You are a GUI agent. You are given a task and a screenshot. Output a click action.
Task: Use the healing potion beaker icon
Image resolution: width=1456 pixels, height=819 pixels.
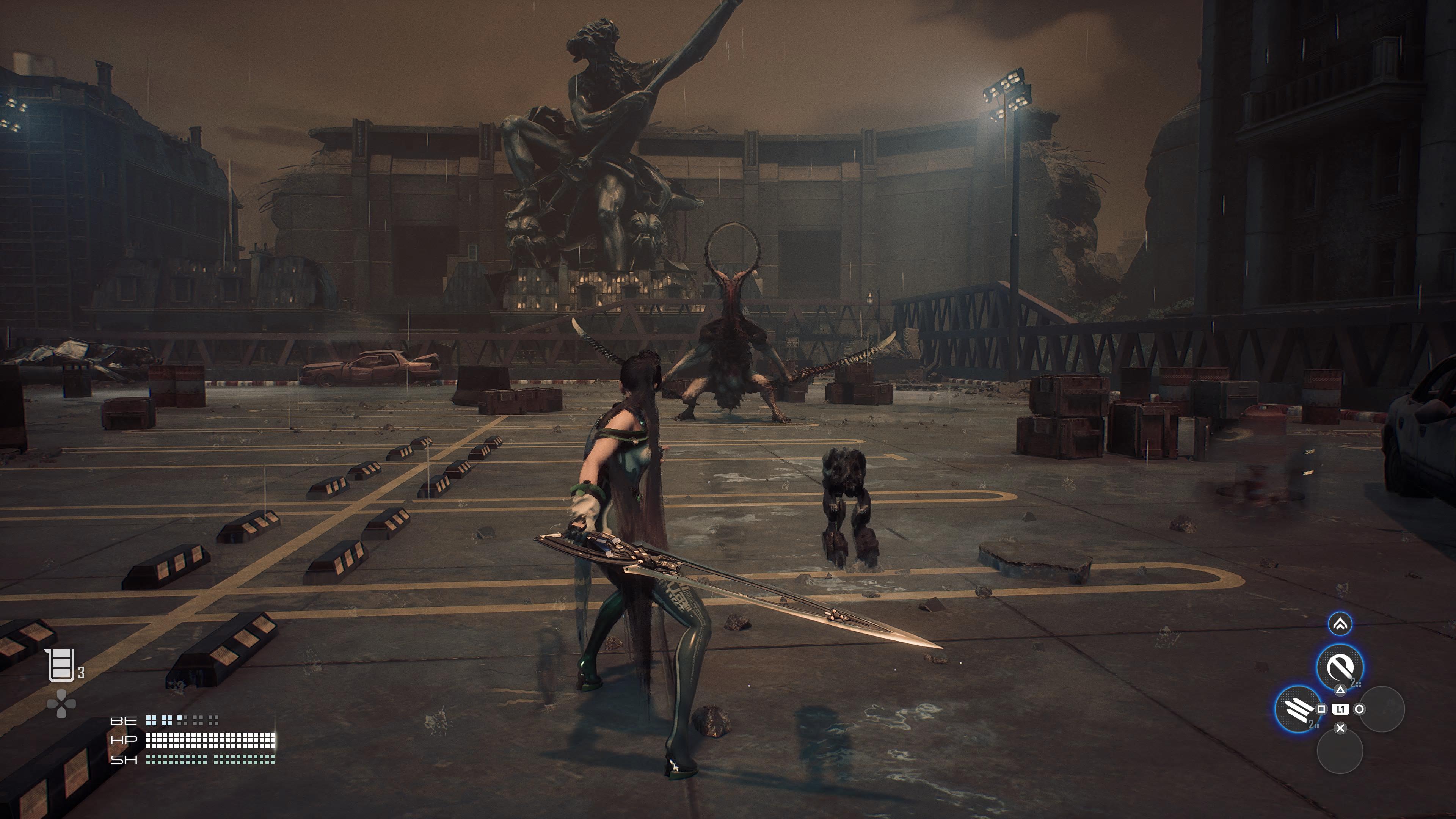[x=61, y=665]
